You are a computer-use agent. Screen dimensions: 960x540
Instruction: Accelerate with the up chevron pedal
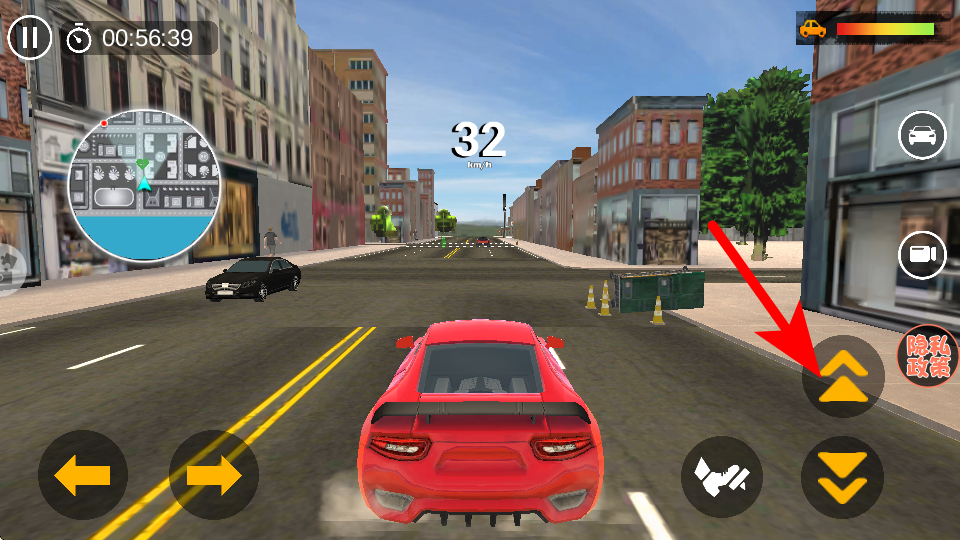tap(842, 377)
